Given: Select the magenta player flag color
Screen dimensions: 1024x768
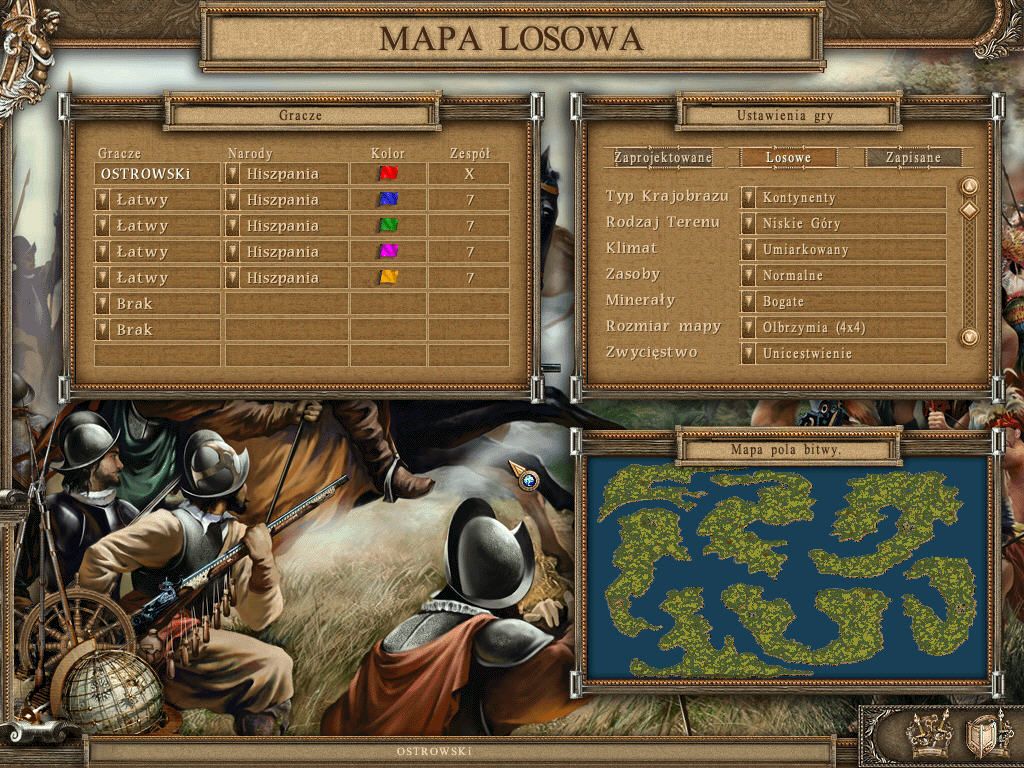Looking at the screenshot, I should click(x=388, y=251).
